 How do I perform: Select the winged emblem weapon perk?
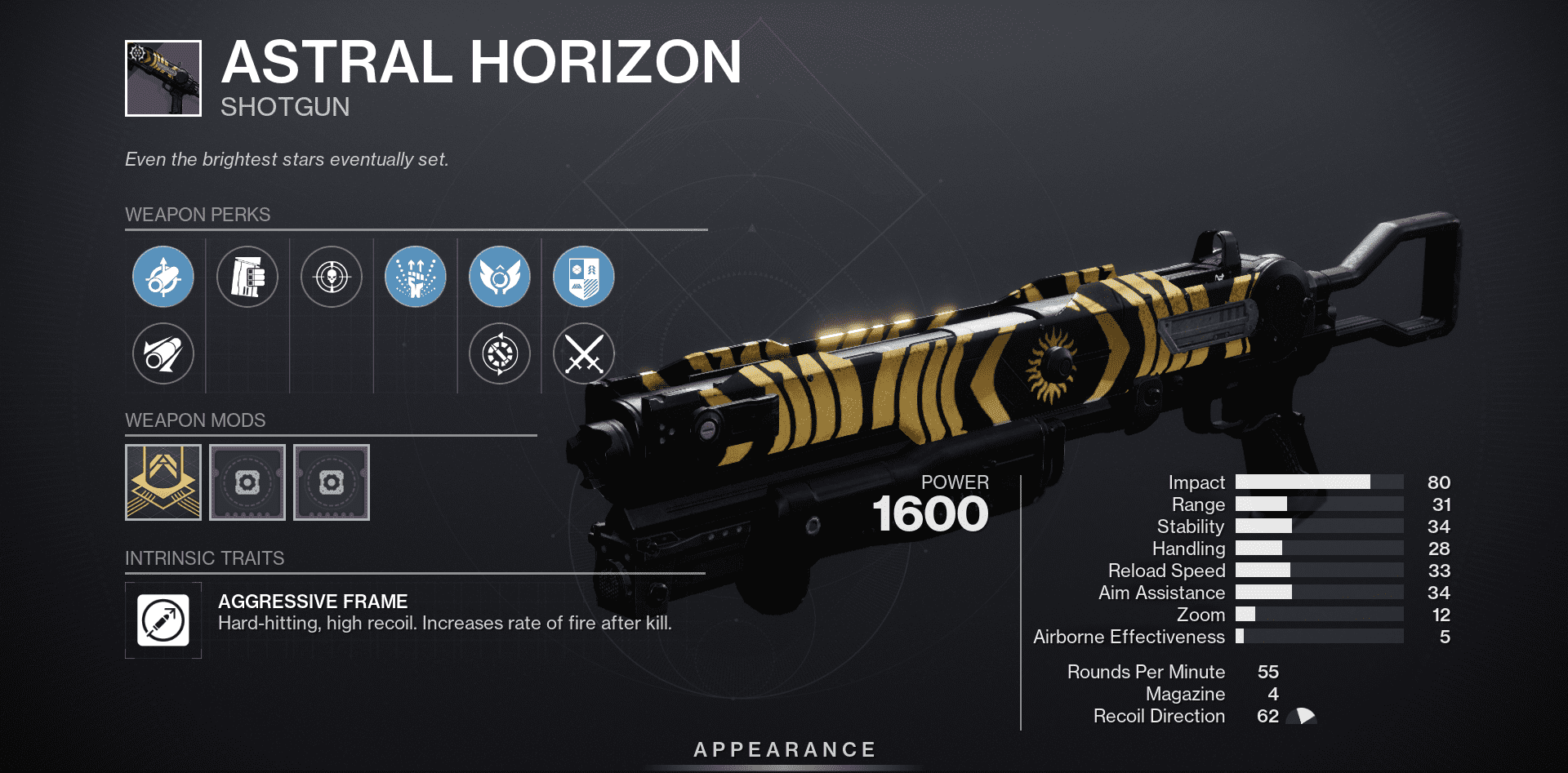click(x=499, y=277)
